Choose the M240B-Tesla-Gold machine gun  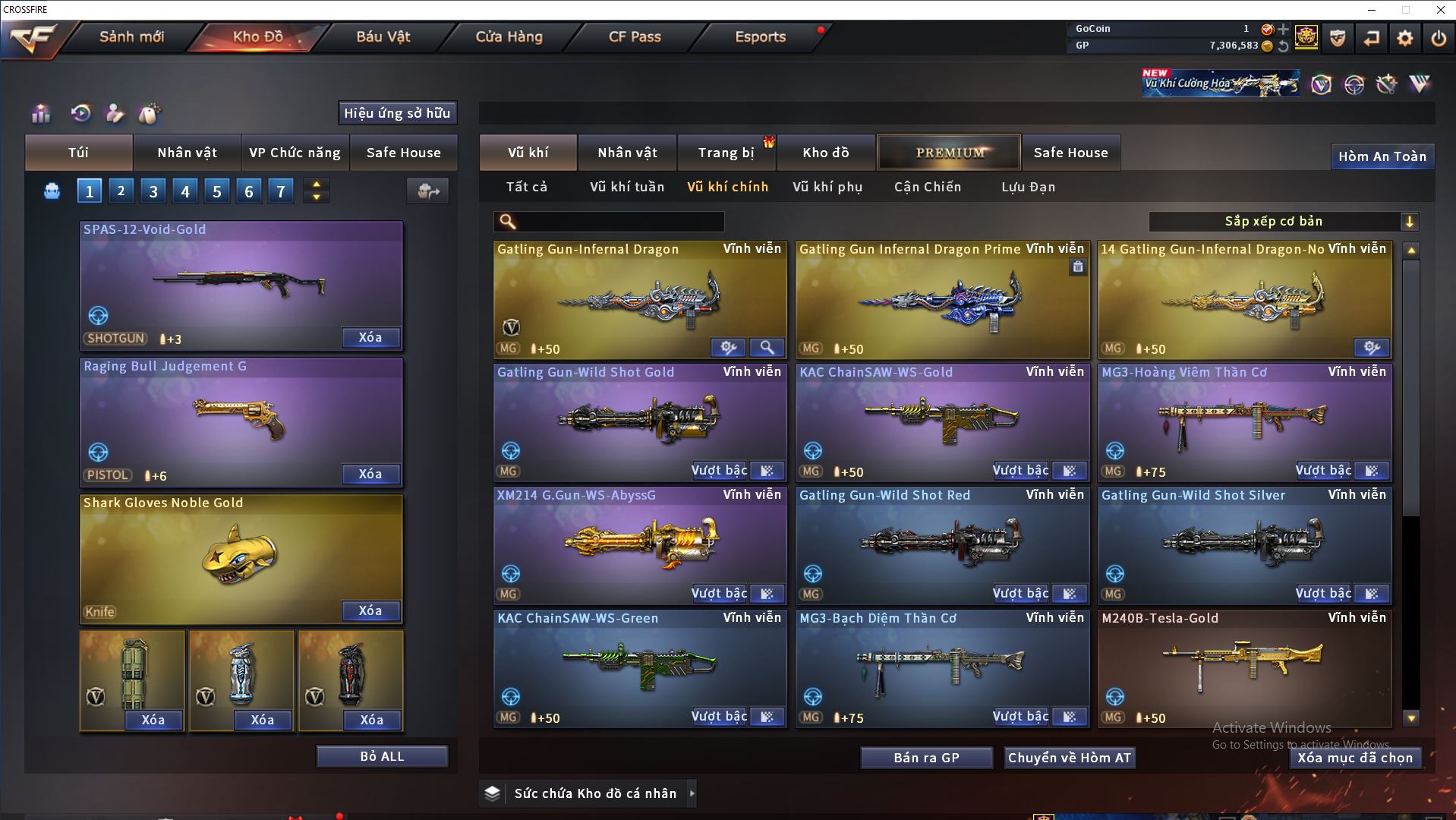1243,664
